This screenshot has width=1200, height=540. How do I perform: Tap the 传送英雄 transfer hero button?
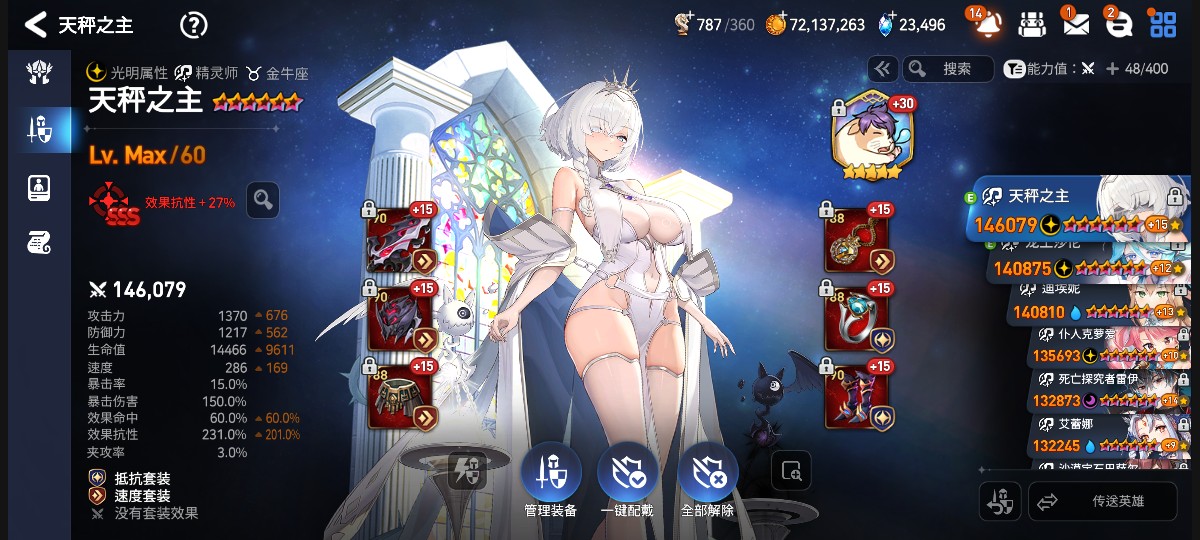coord(1102,501)
